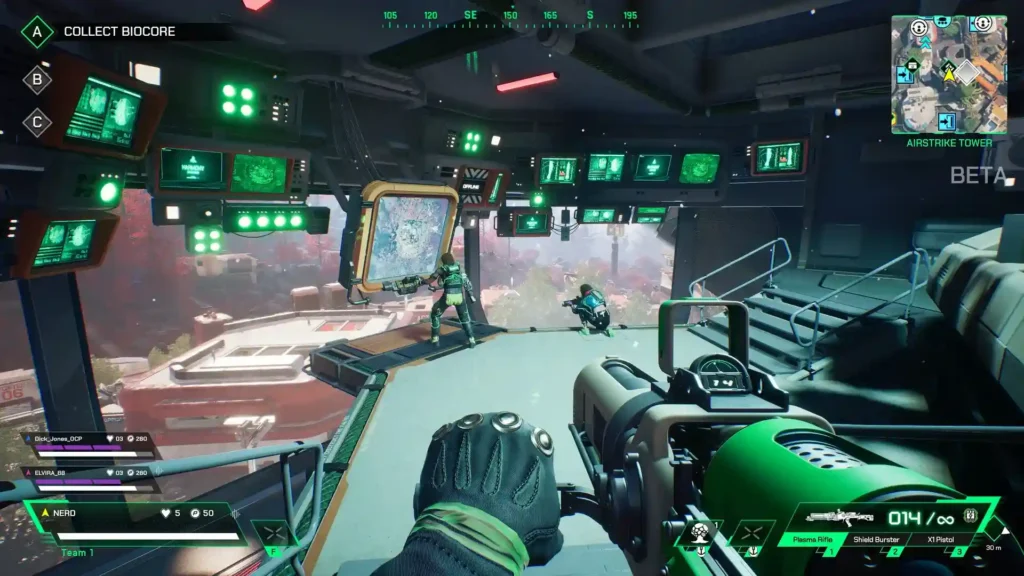Viewport: 1024px width, 576px height.
Task: Select objective C diamond marker
Action: (x=37, y=122)
